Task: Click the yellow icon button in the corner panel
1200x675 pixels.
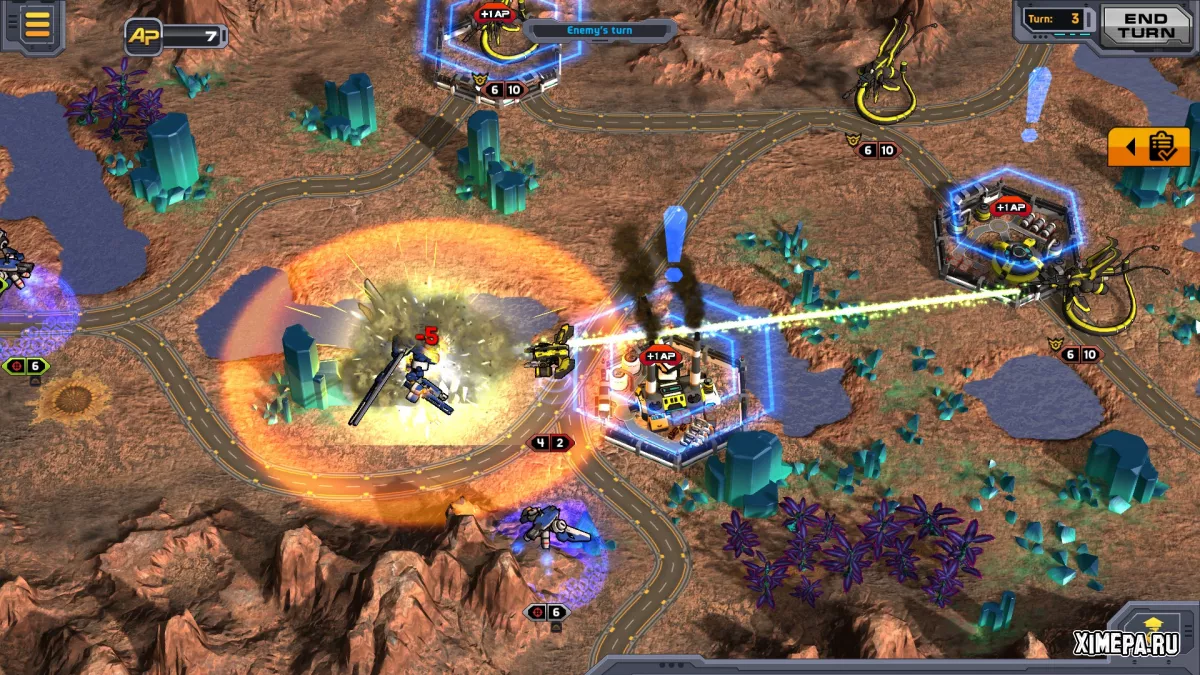Action: point(1154,626)
